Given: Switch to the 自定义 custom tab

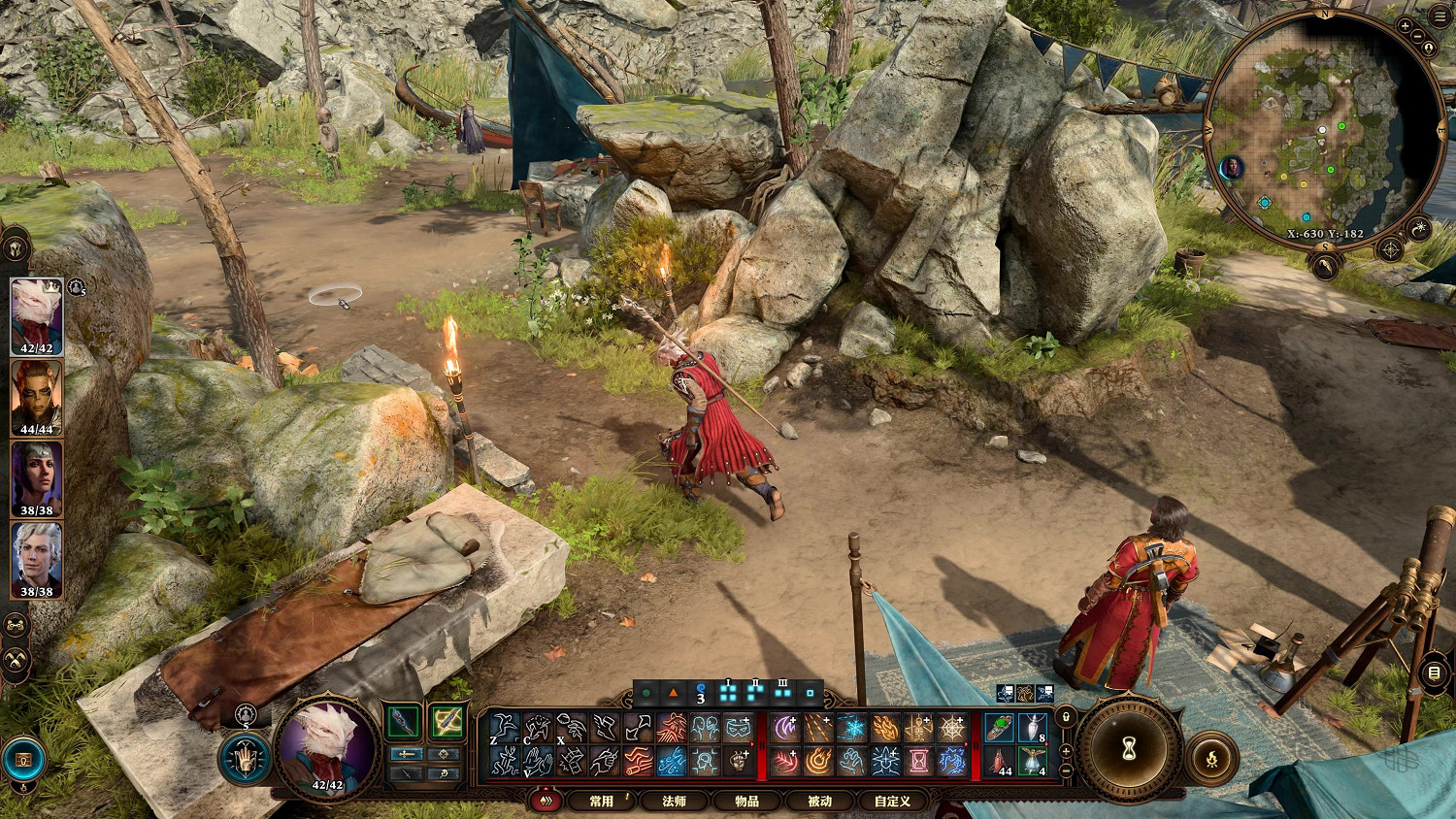Looking at the screenshot, I should click(892, 801).
